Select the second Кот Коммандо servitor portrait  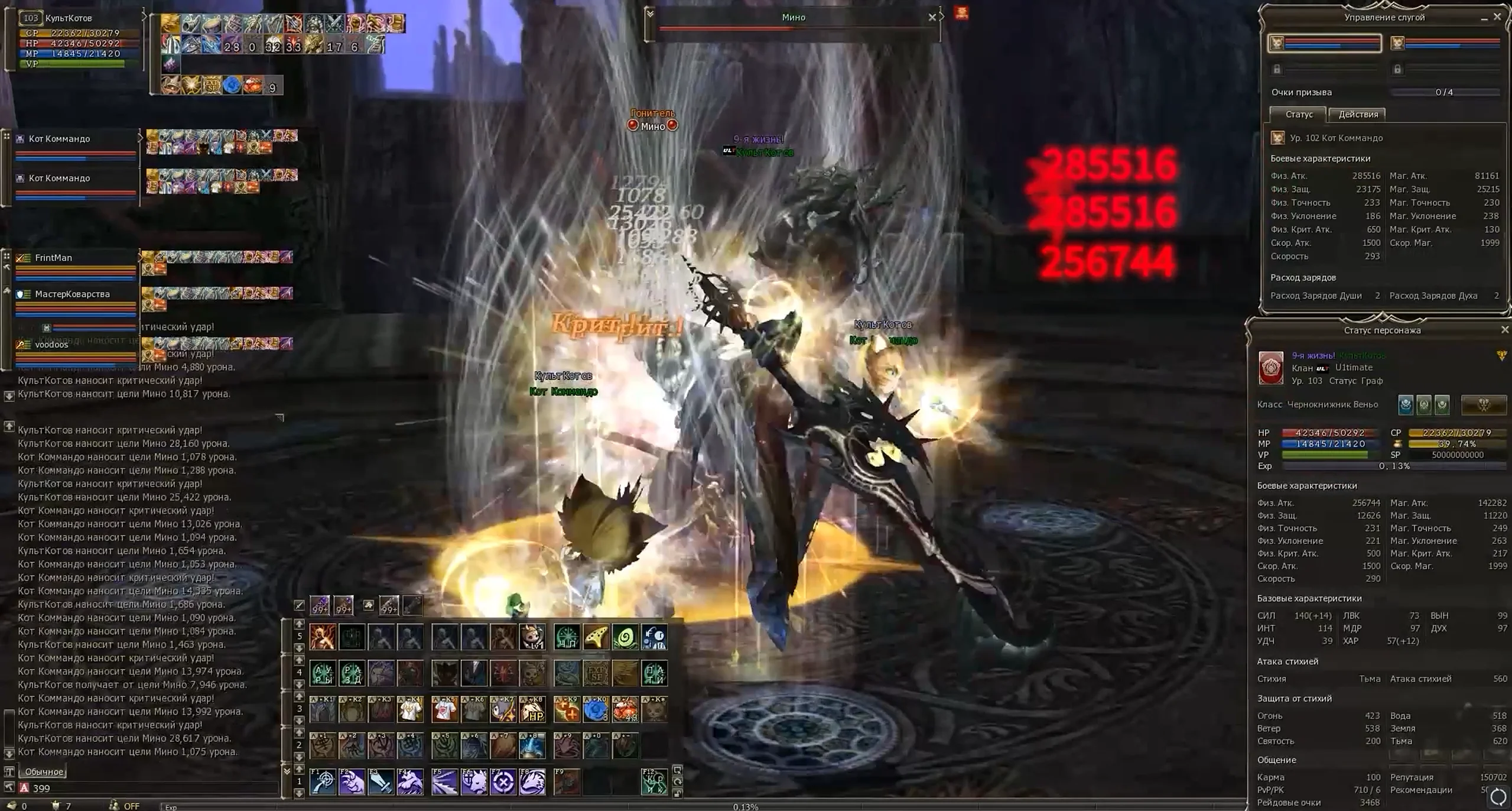pyautogui.click(x=1397, y=43)
